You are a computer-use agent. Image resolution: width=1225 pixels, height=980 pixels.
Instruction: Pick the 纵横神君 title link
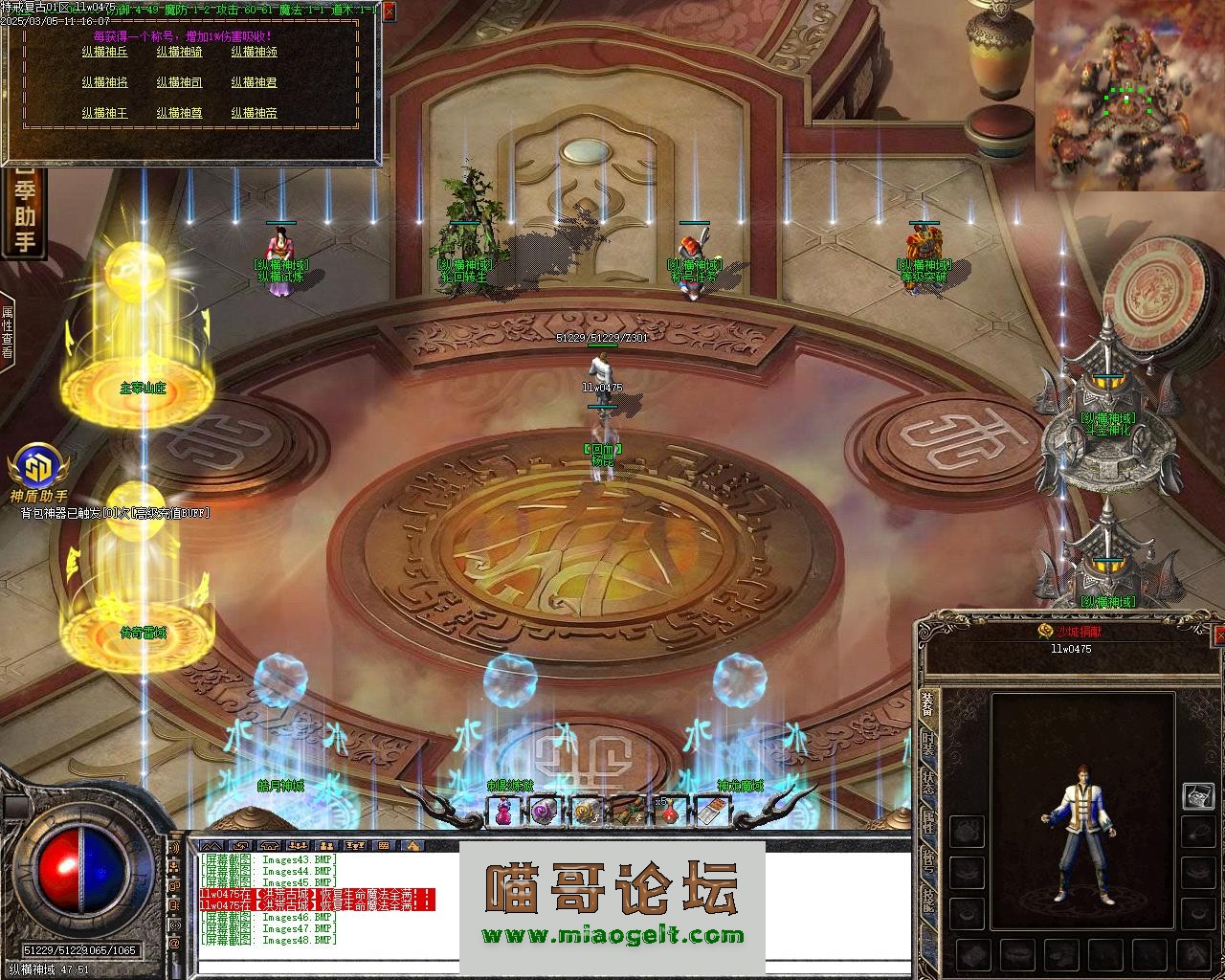pos(254,82)
